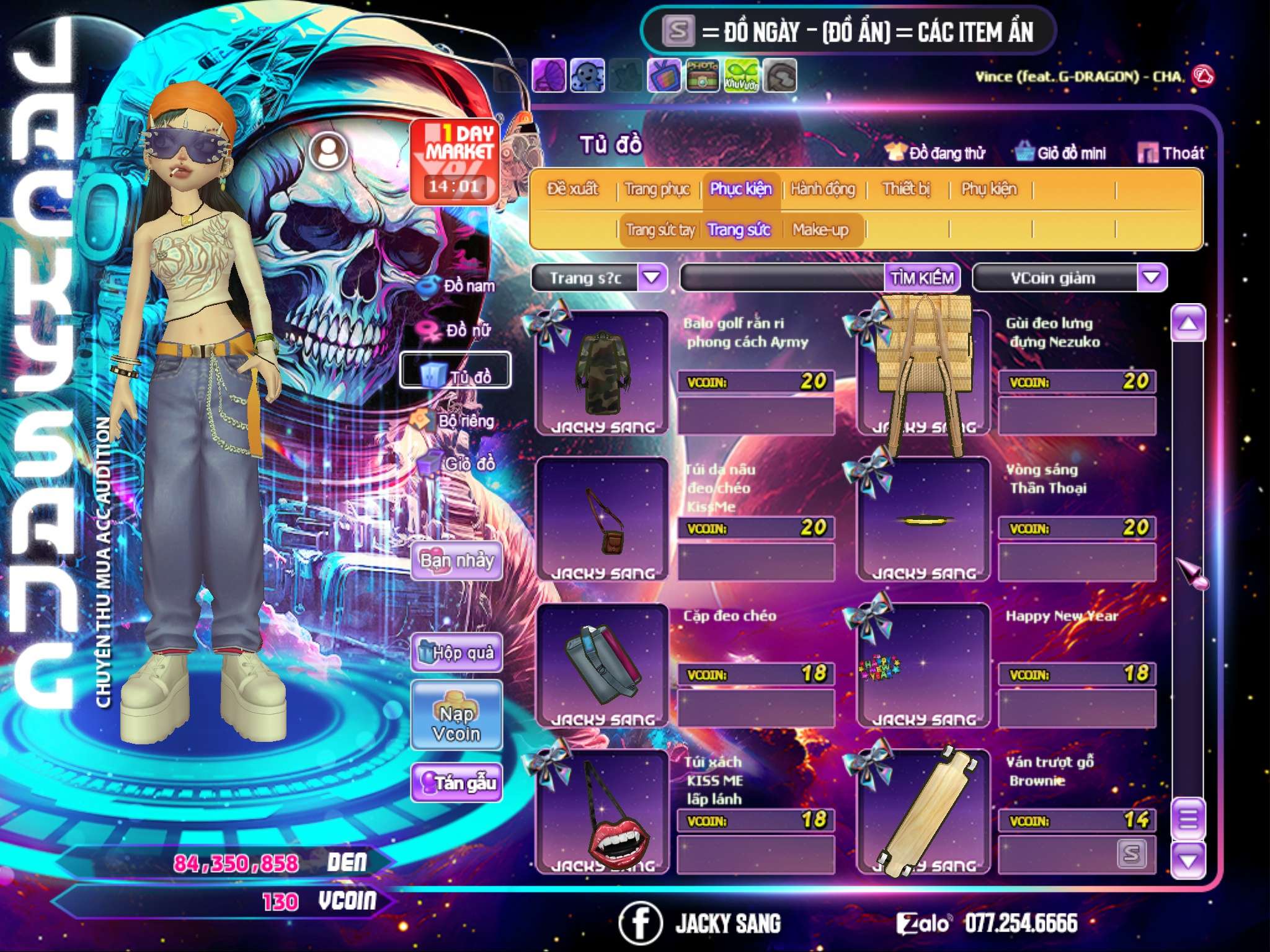Switch to the Trang phục tab
The width and height of the screenshot is (1270, 952).
(x=657, y=188)
